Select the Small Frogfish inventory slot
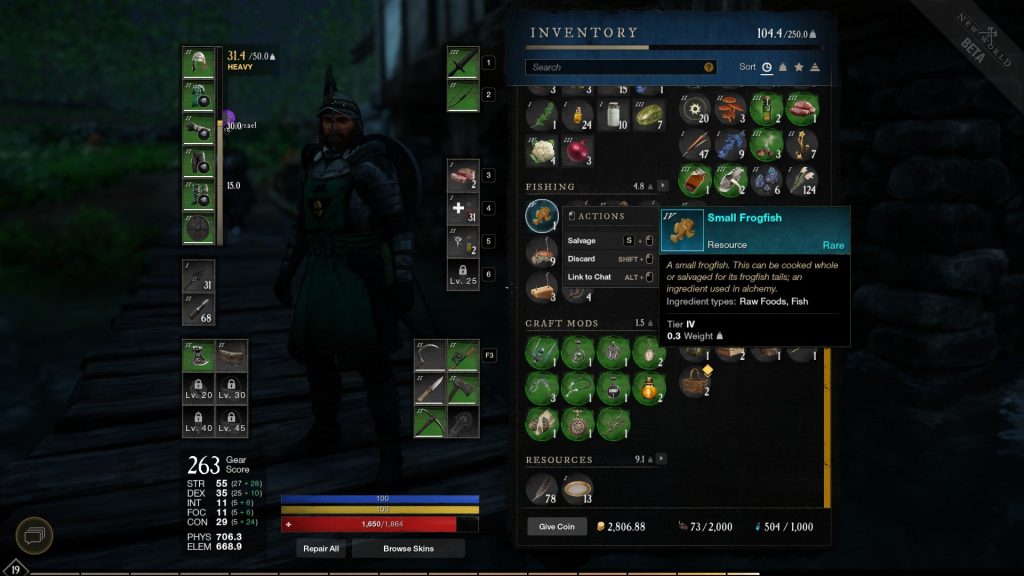The height and width of the screenshot is (576, 1024). click(542, 215)
